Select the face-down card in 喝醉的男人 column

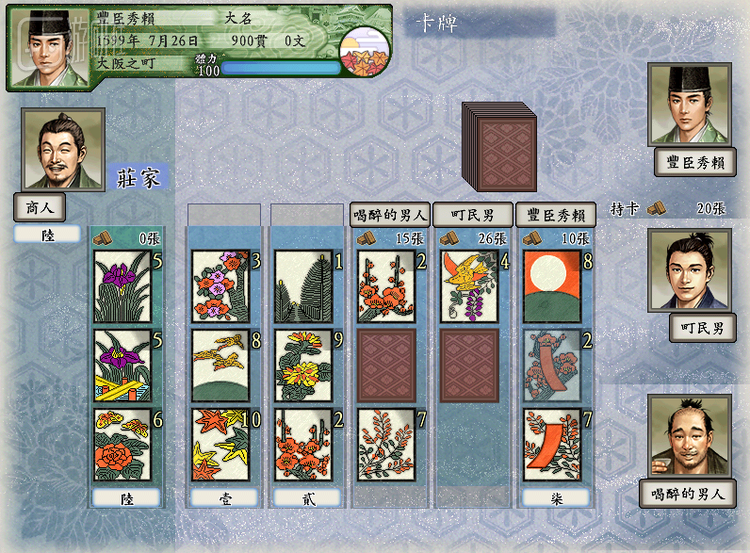(386, 365)
